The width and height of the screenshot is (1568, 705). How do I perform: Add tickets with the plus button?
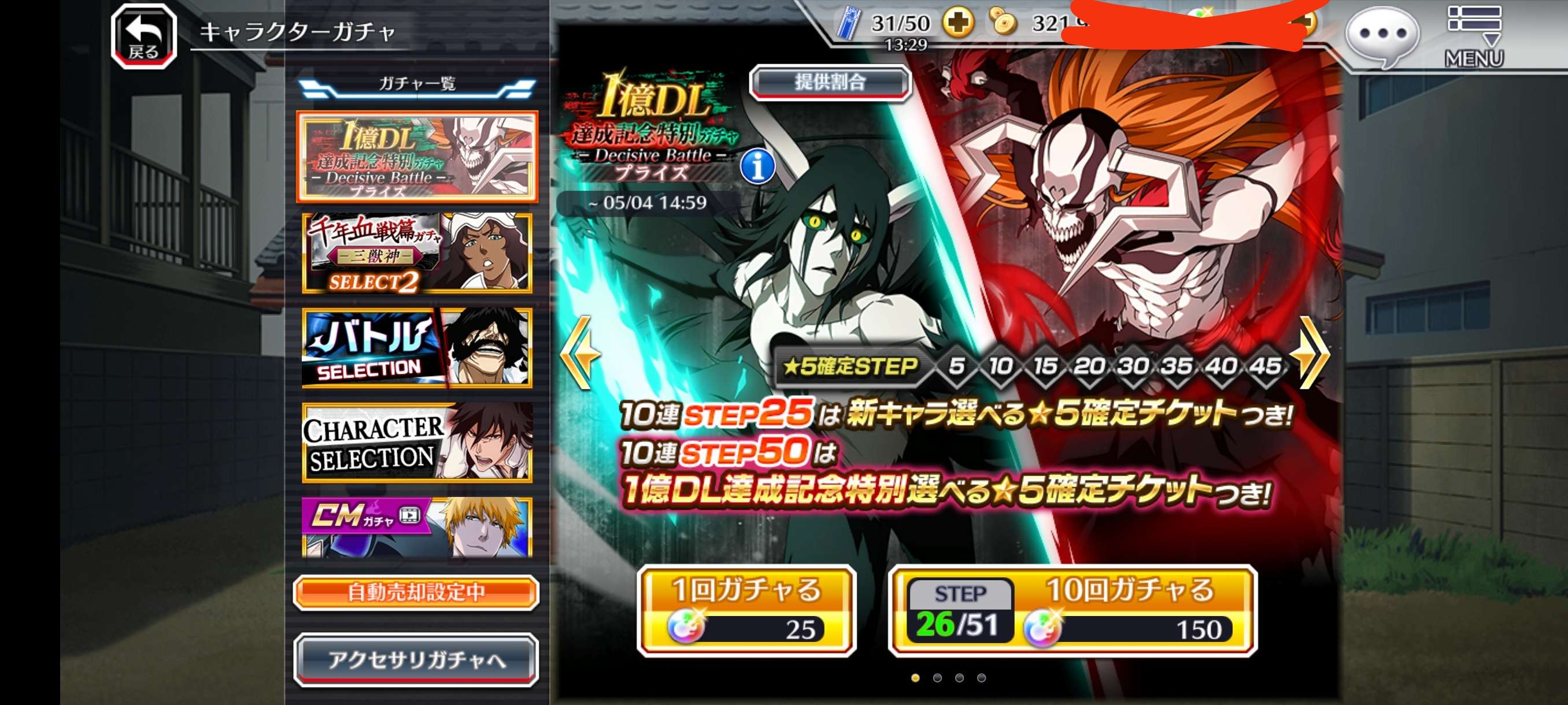pyautogui.click(x=957, y=23)
